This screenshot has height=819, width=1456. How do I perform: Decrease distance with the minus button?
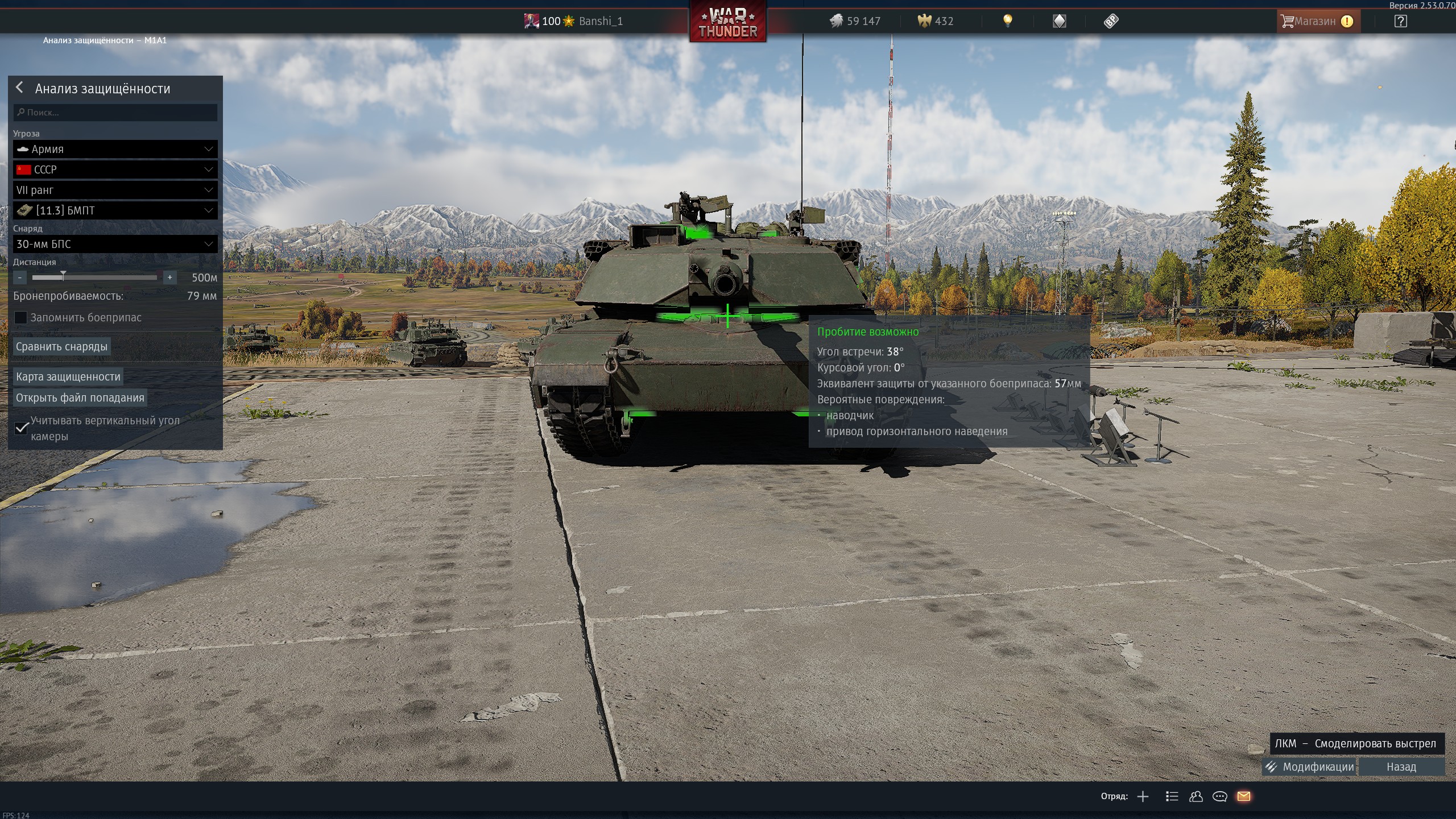(x=20, y=278)
